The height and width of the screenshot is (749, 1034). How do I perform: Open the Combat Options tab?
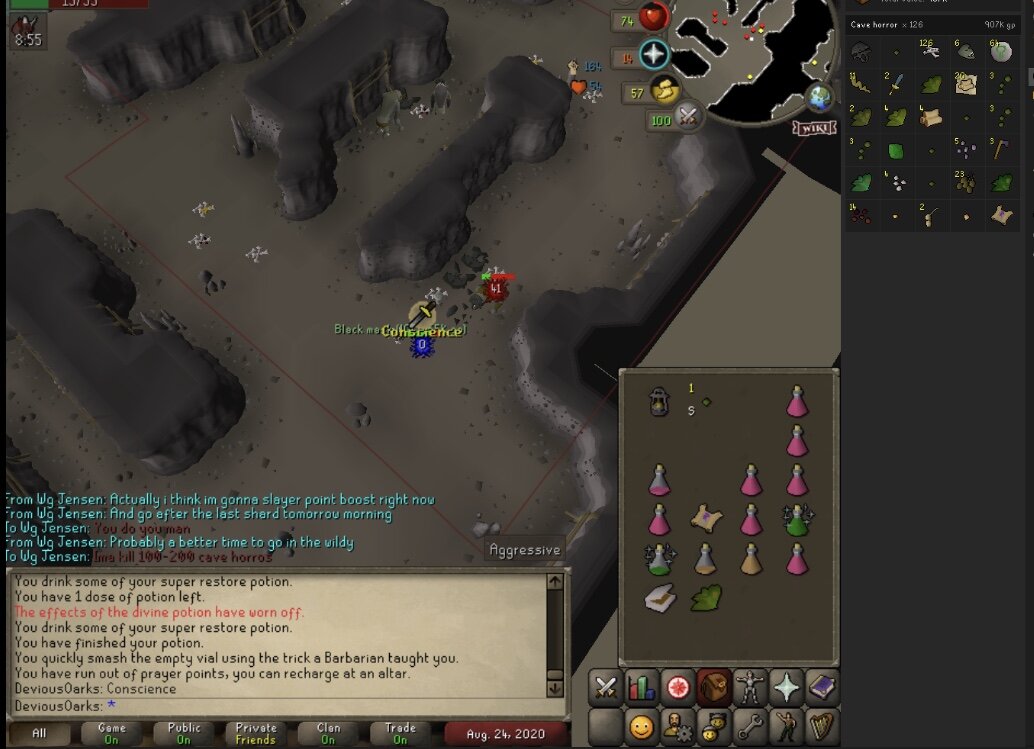click(605, 687)
